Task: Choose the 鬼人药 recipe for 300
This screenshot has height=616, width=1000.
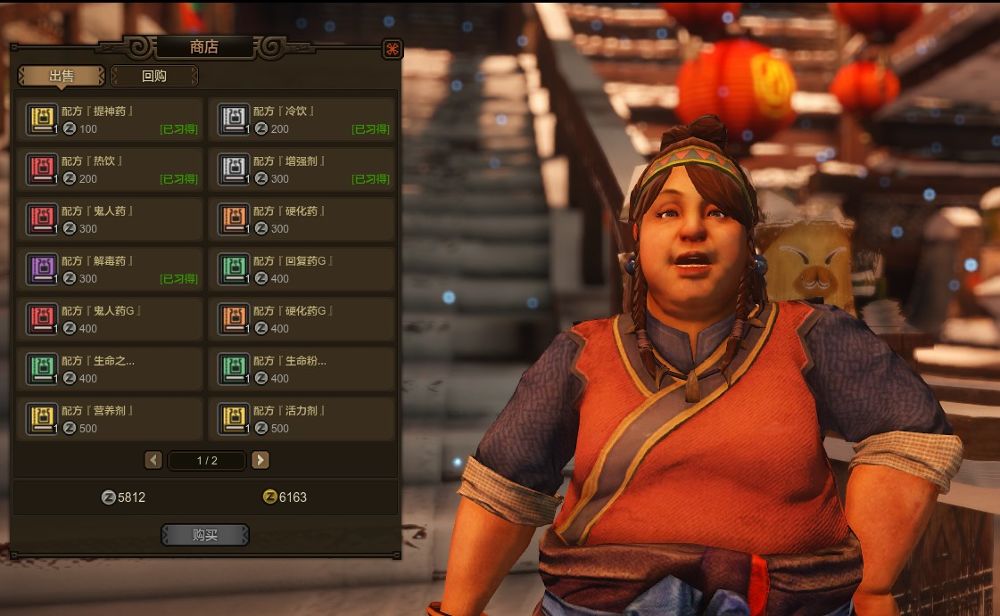Action: point(110,219)
